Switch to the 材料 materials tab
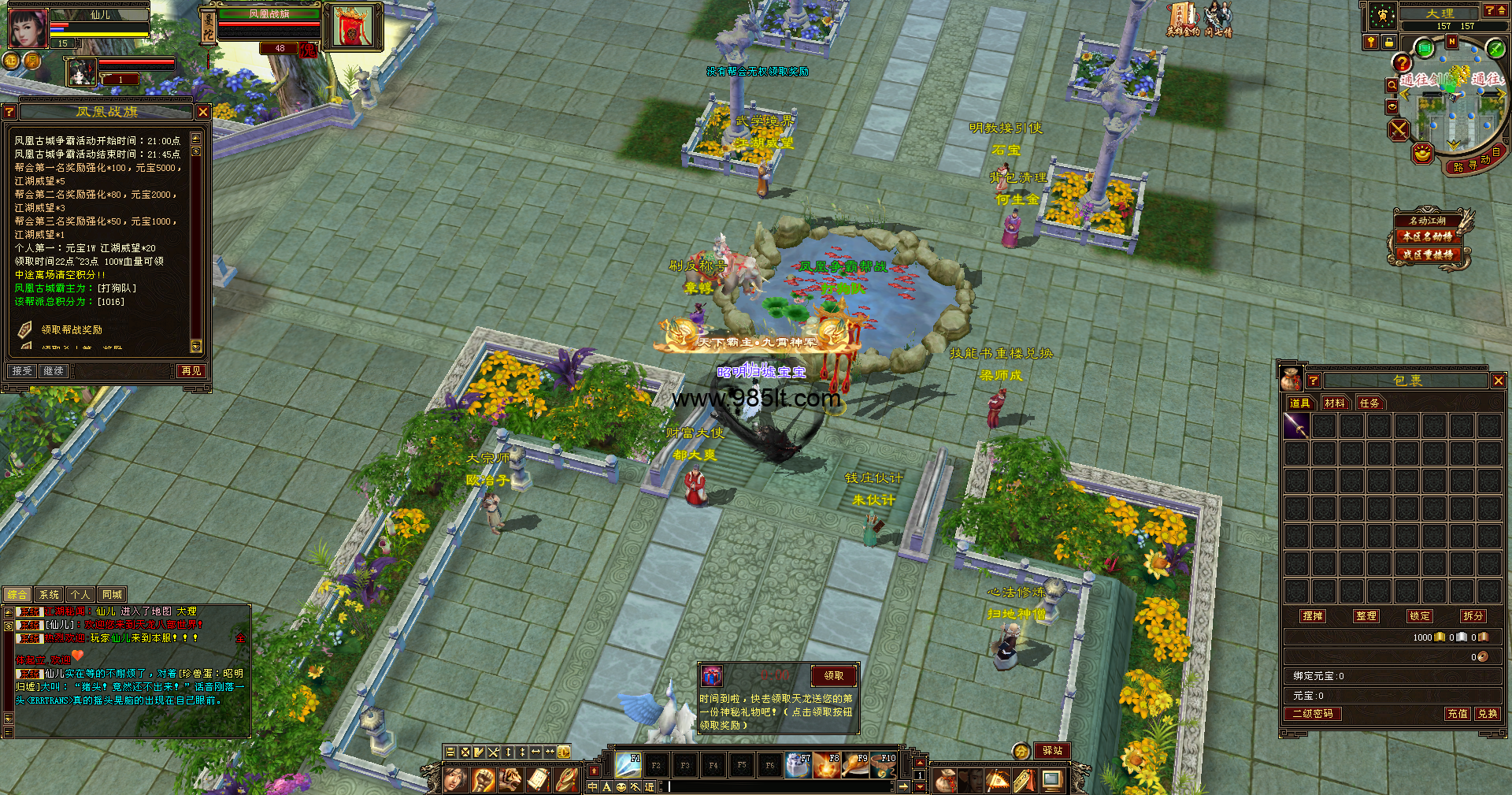Viewport: 1512px width, 795px height. (x=1335, y=403)
